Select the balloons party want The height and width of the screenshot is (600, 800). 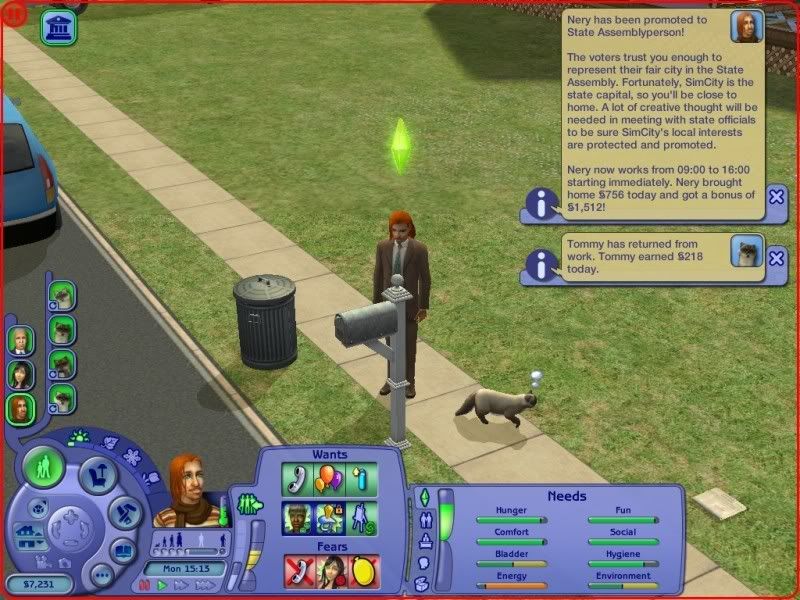point(329,478)
